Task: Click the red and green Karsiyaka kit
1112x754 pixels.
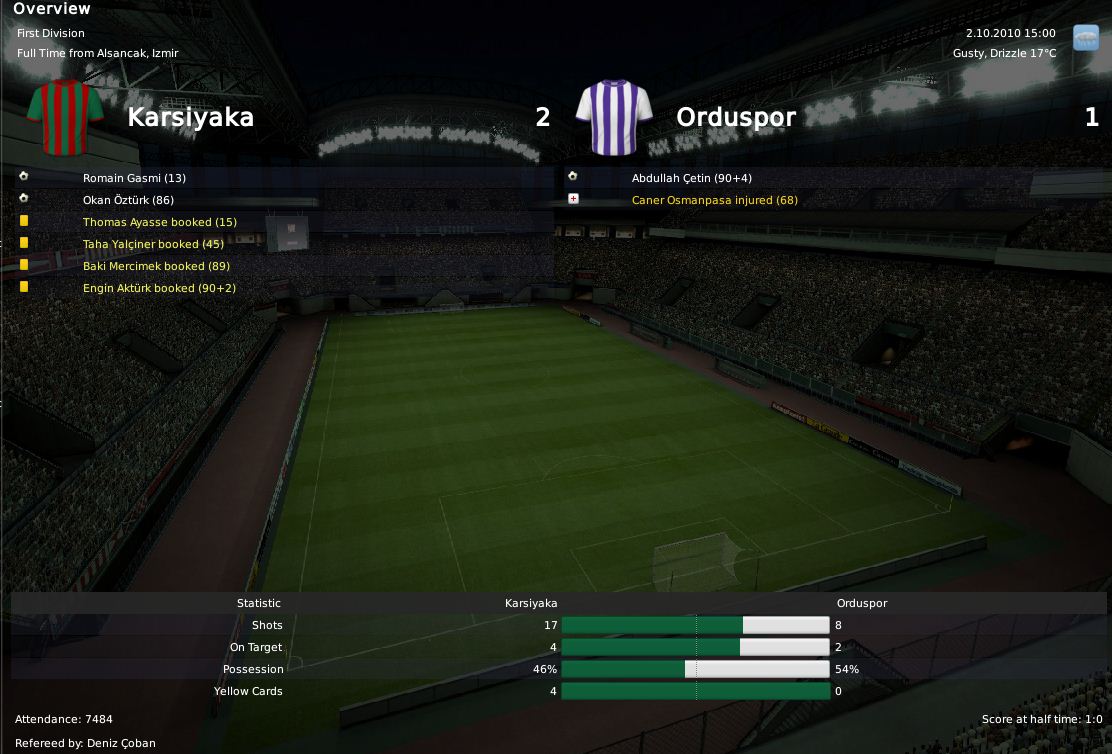Action: [x=66, y=115]
